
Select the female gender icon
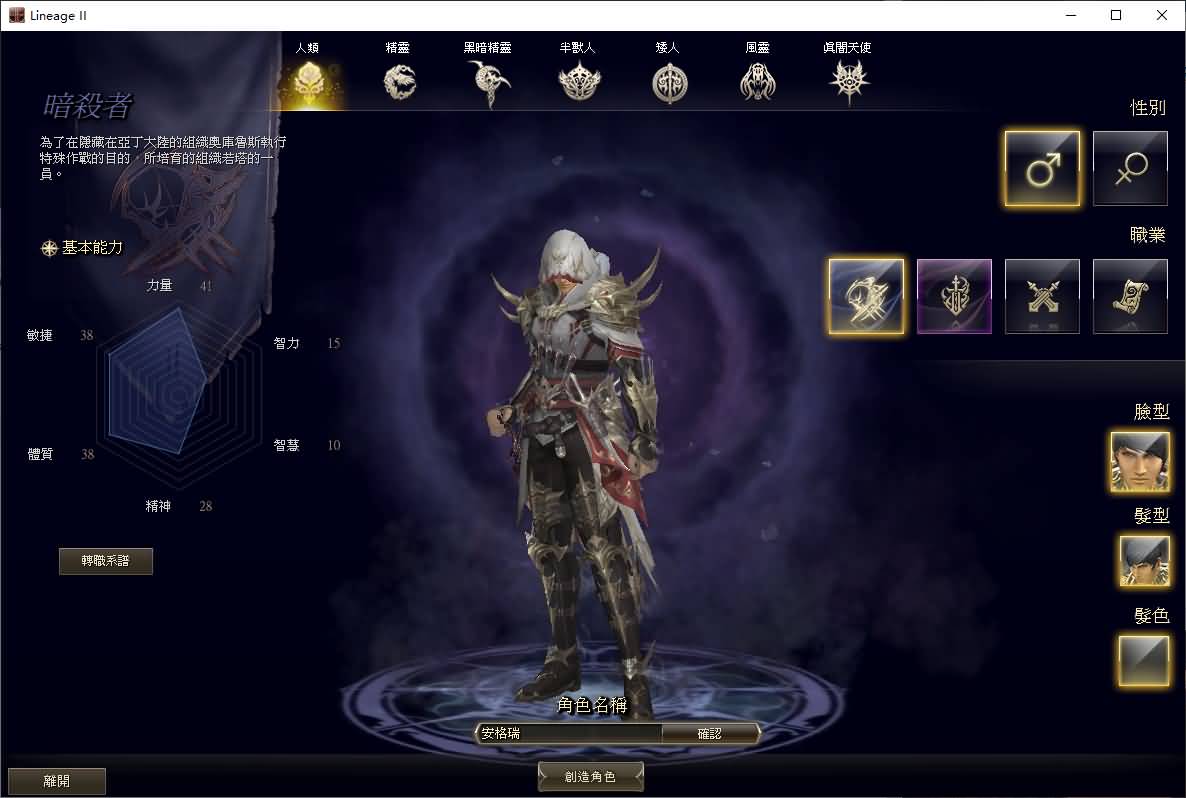point(1130,168)
